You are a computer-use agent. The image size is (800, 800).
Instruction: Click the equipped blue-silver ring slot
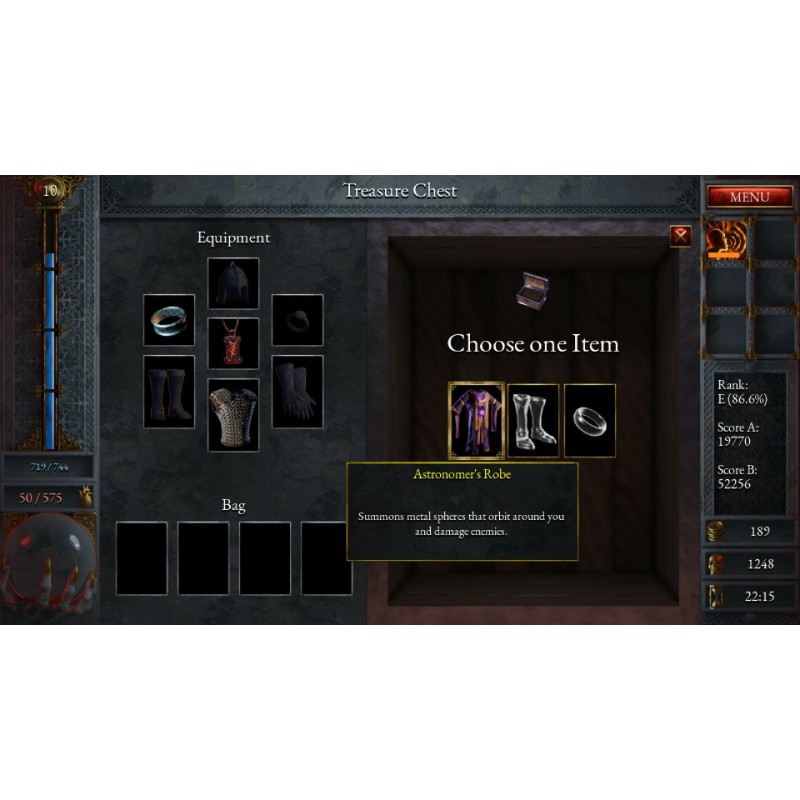[x=169, y=320]
